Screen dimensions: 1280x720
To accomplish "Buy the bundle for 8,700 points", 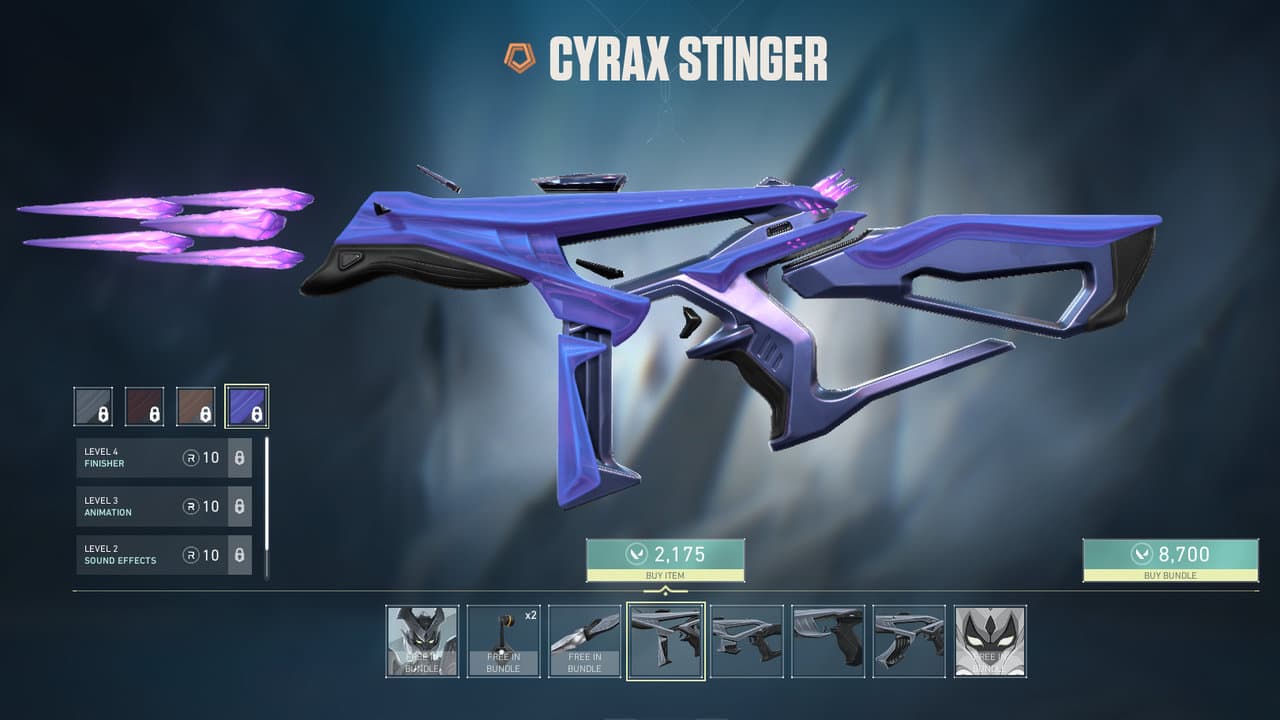I will click(1170, 560).
